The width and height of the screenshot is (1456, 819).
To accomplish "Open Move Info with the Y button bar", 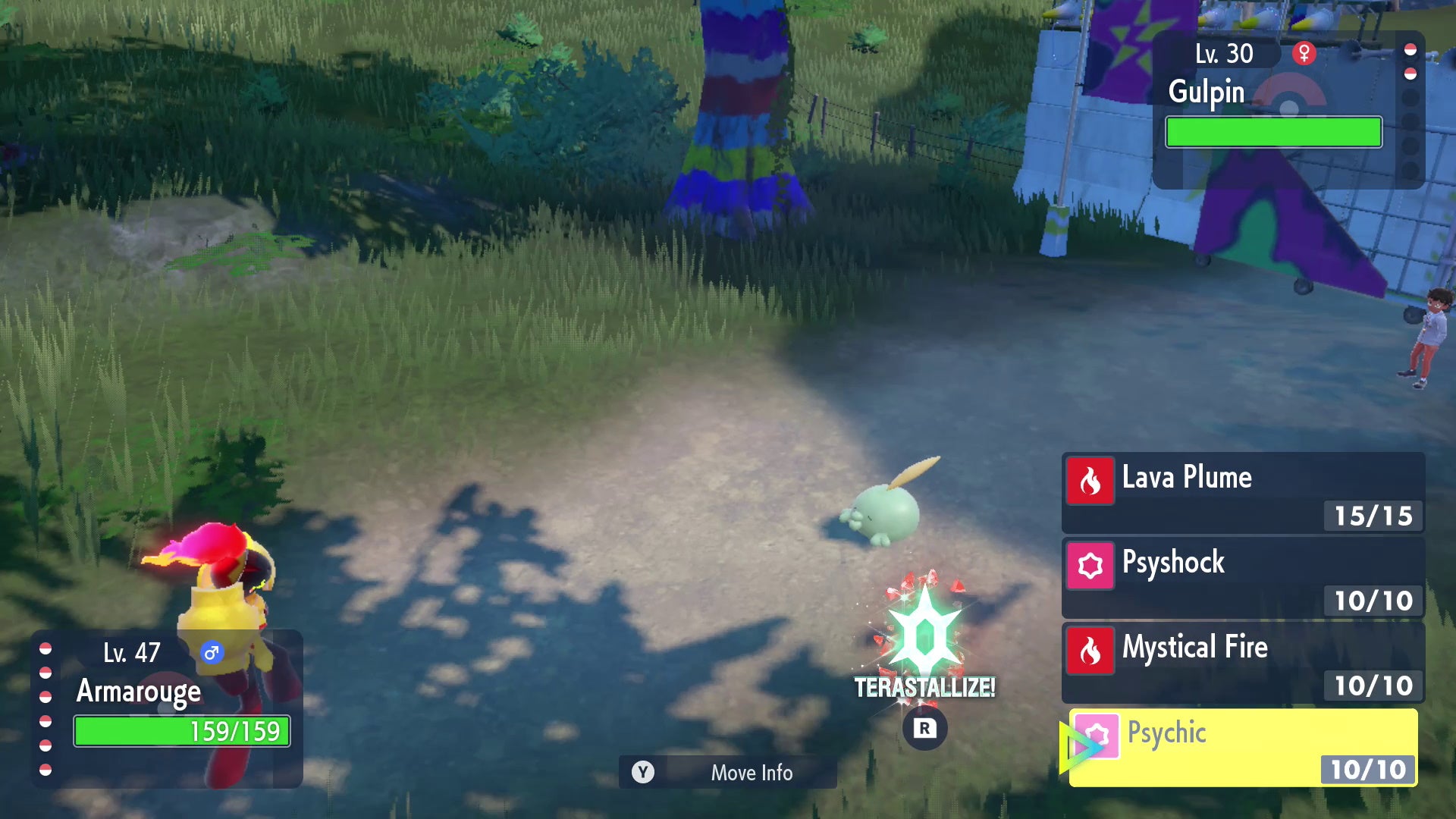I will (x=728, y=773).
